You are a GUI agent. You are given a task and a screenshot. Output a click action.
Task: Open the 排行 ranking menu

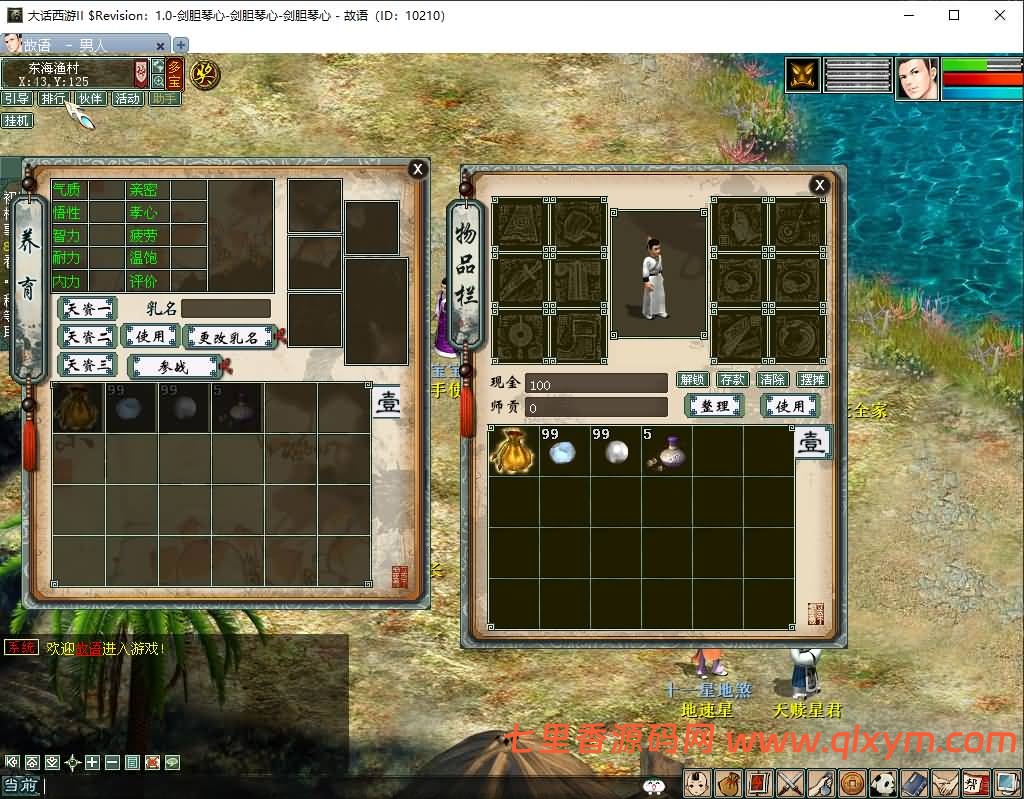point(52,99)
